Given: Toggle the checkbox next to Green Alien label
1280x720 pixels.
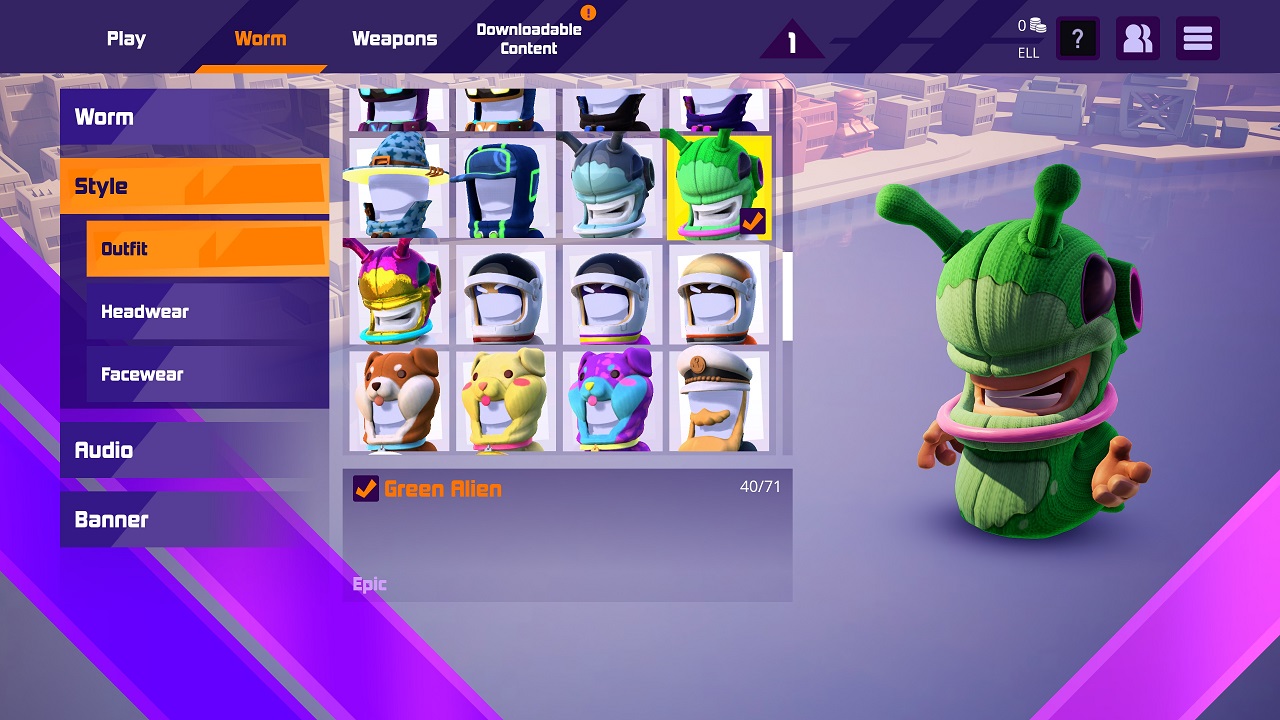Looking at the screenshot, I should pyautogui.click(x=364, y=489).
